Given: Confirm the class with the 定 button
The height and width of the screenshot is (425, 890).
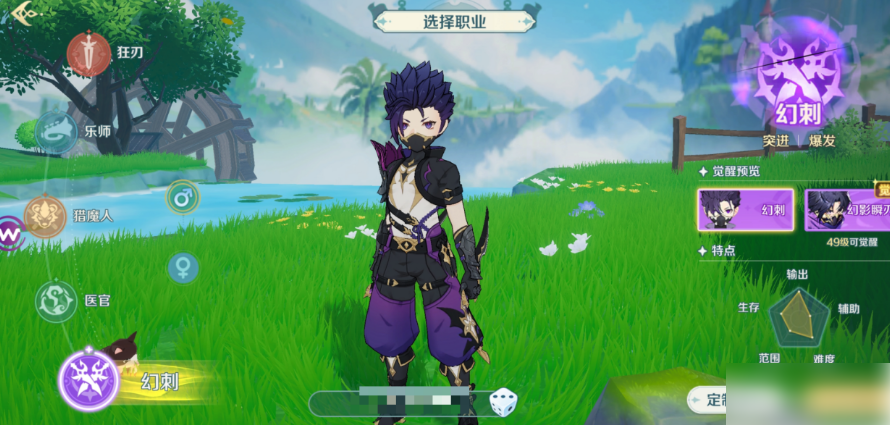Looking at the screenshot, I should click(710, 401).
